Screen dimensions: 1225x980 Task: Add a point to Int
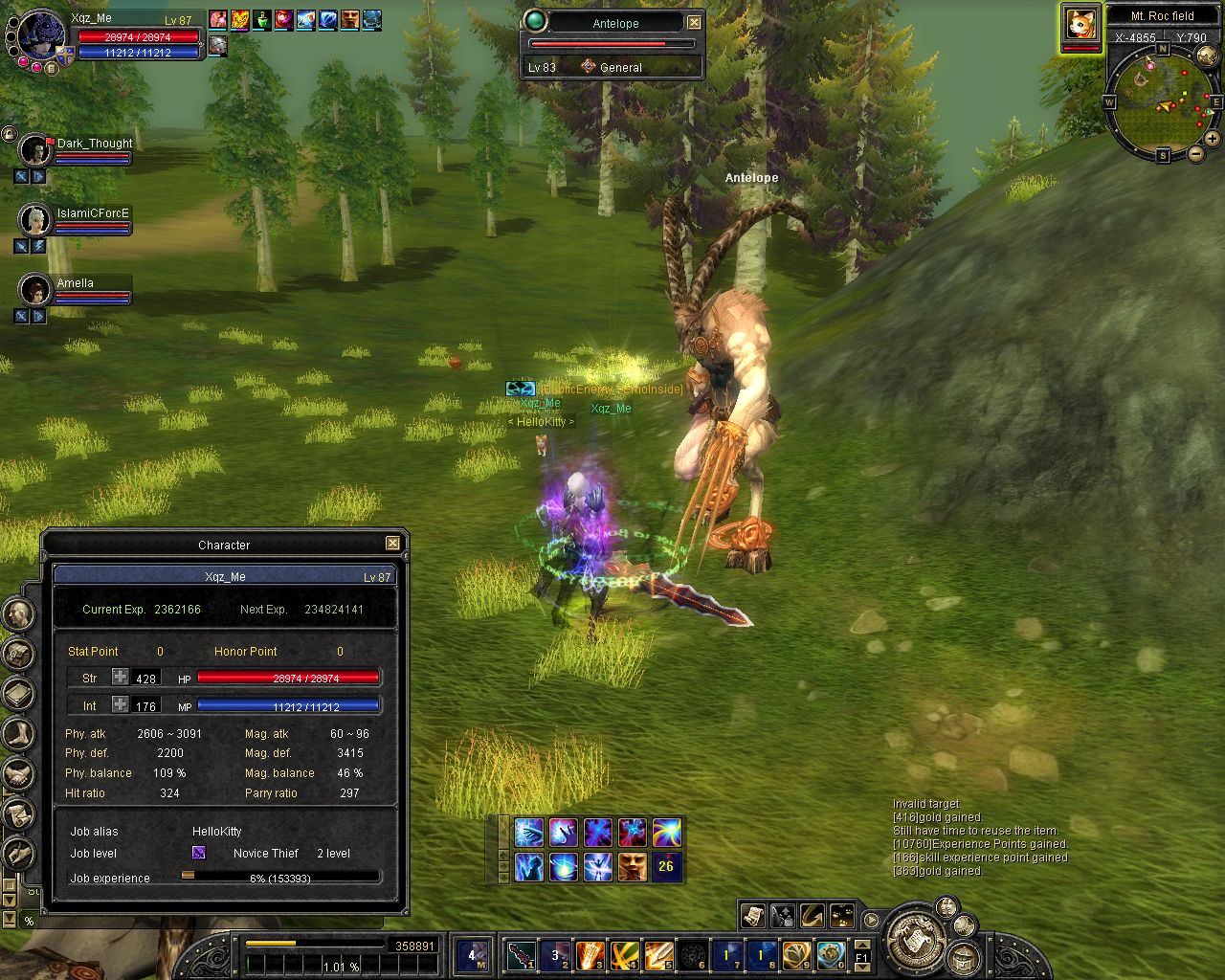coord(120,705)
